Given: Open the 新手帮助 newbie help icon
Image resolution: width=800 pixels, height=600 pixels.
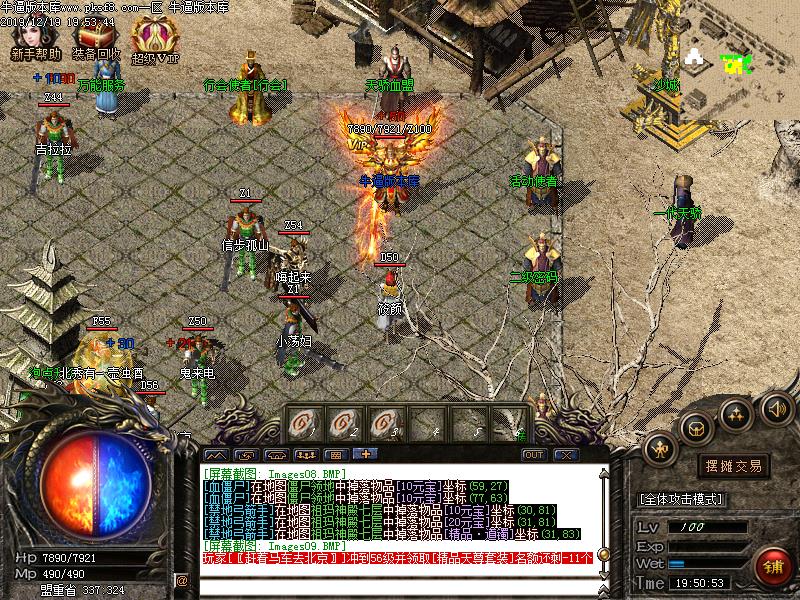Looking at the screenshot, I should (x=36, y=38).
